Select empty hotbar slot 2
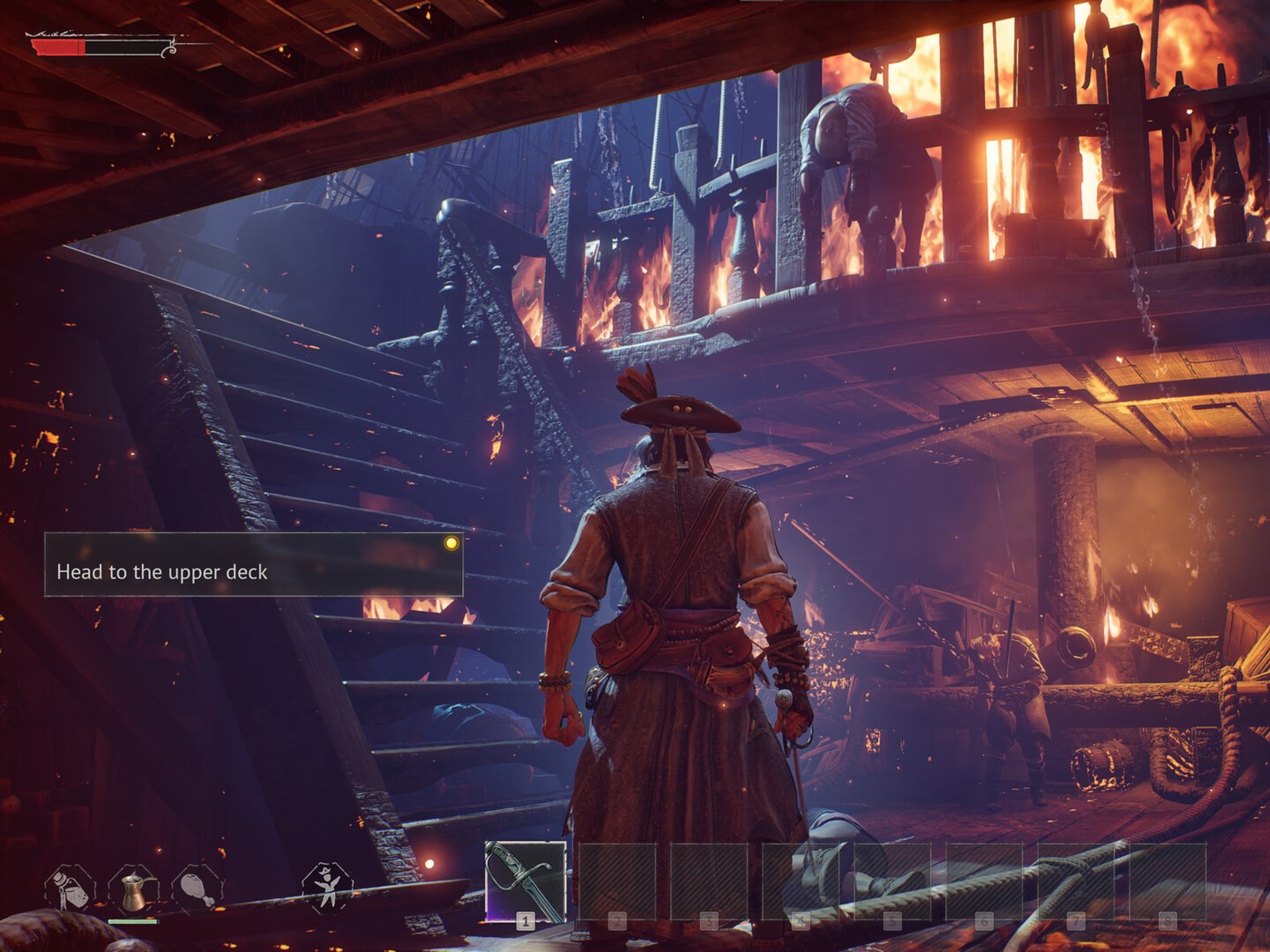 (618, 881)
